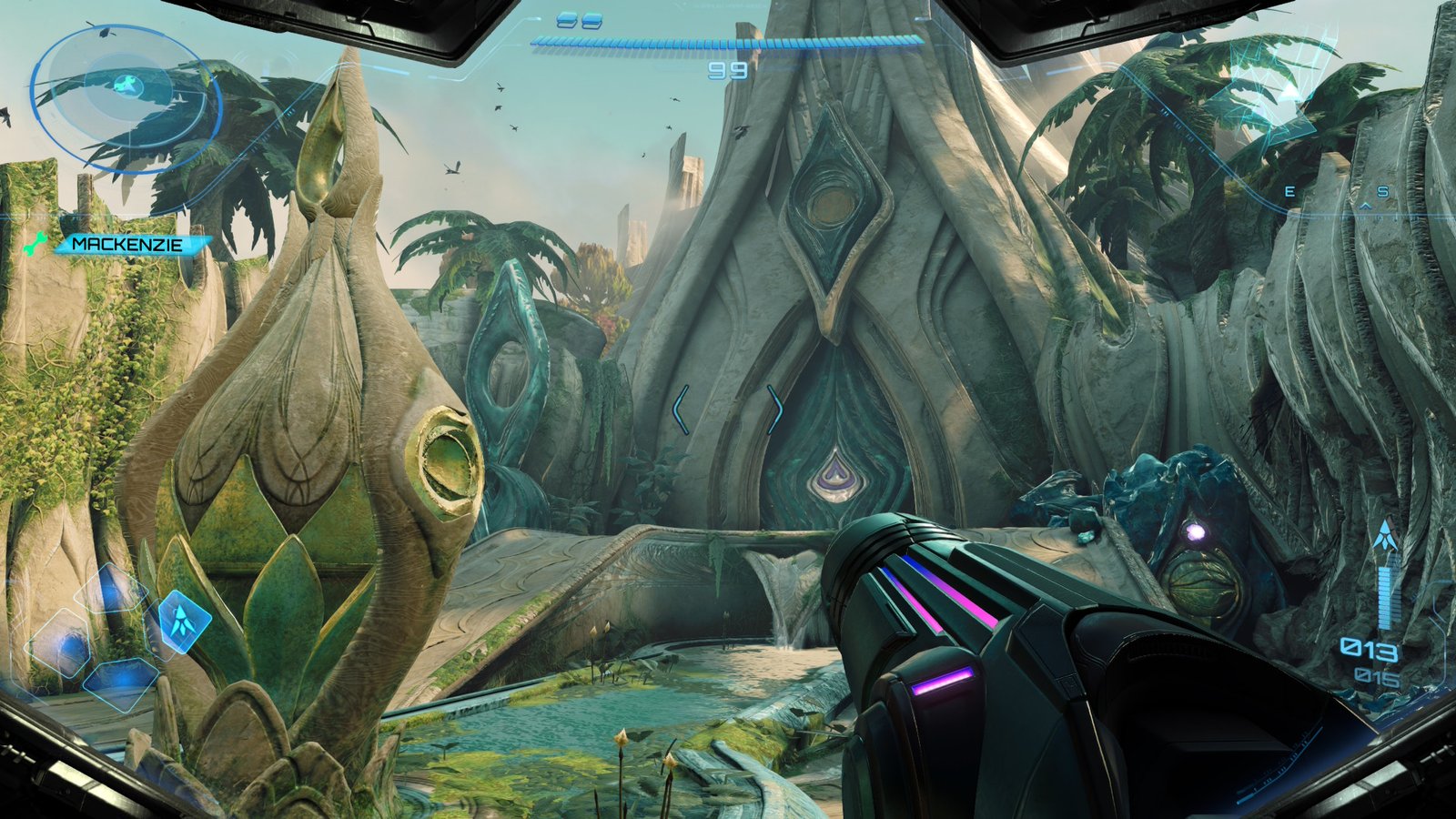
Task: Select the Mackenzie ally tracker label
Action: pos(128,244)
